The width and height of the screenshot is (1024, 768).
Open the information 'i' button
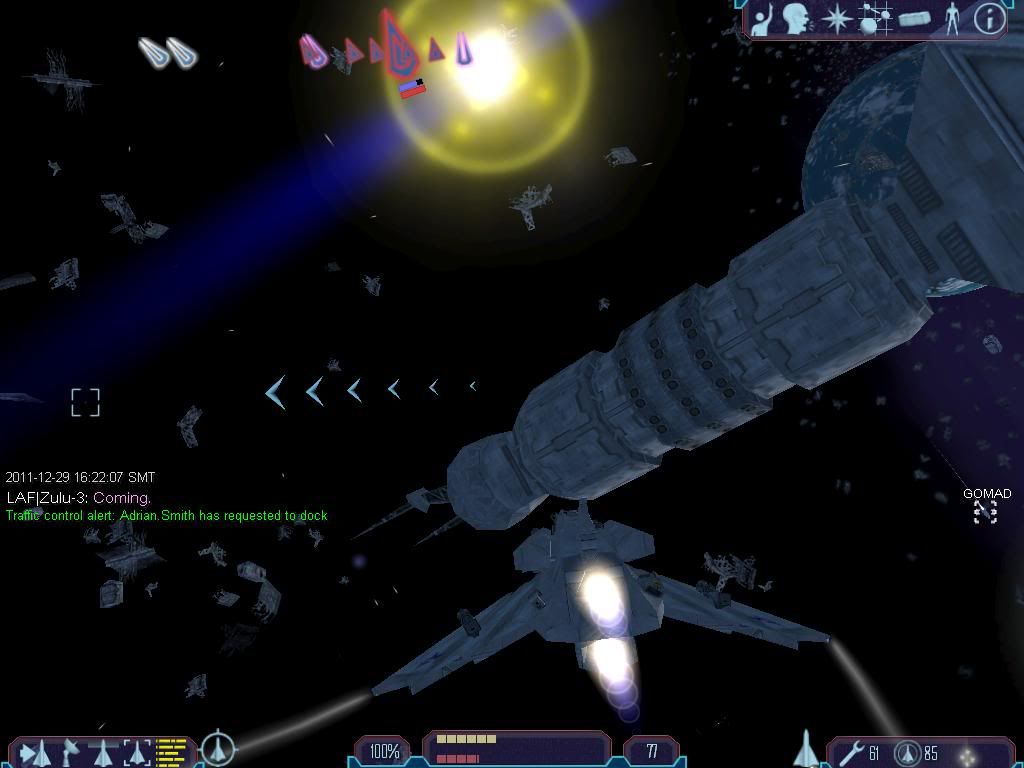(x=988, y=19)
